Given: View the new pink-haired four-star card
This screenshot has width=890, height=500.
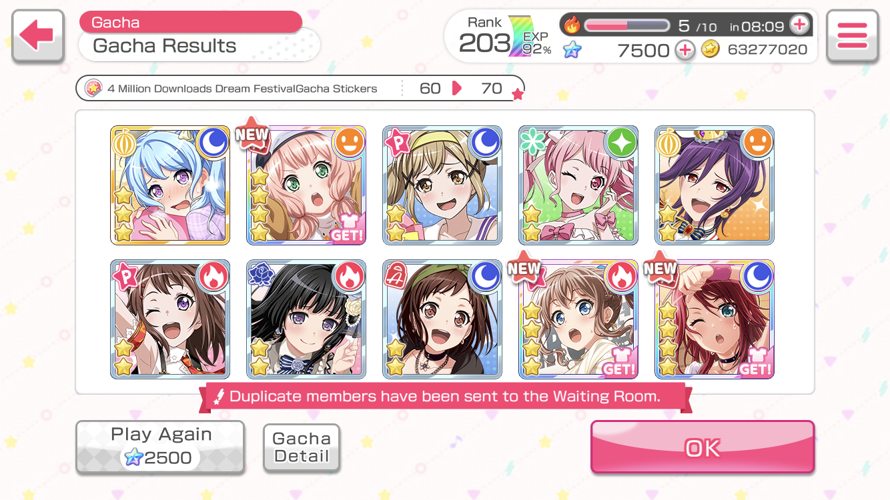Looking at the screenshot, I should pos(306,185).
